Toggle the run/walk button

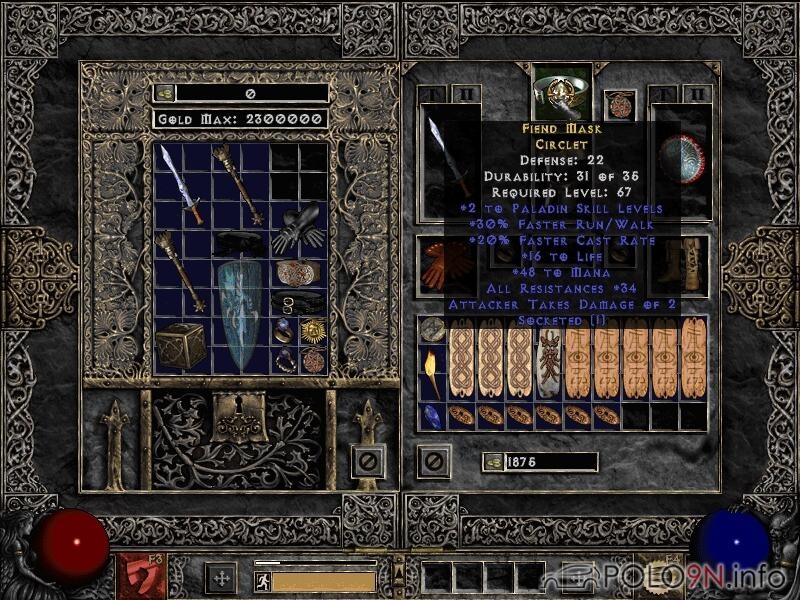[263, 580]
